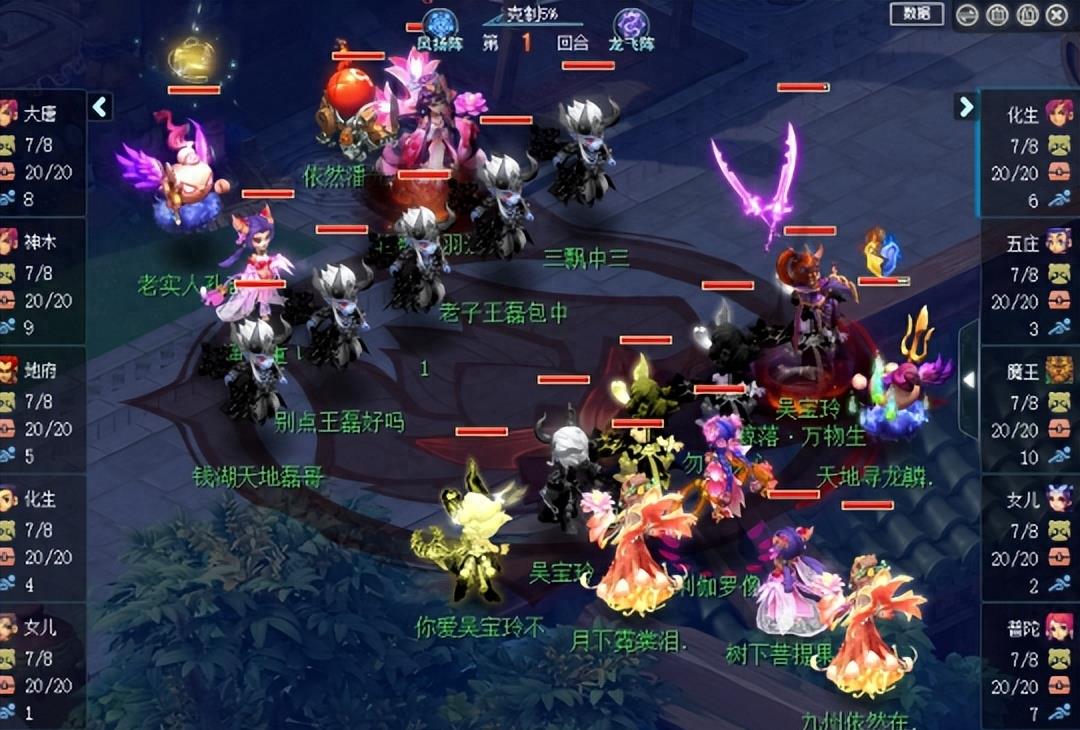Screen dimensions: 1080x730
Task: Select the 魔王 team member panel
Action: pyautogui.click(x=1030, y=411)
